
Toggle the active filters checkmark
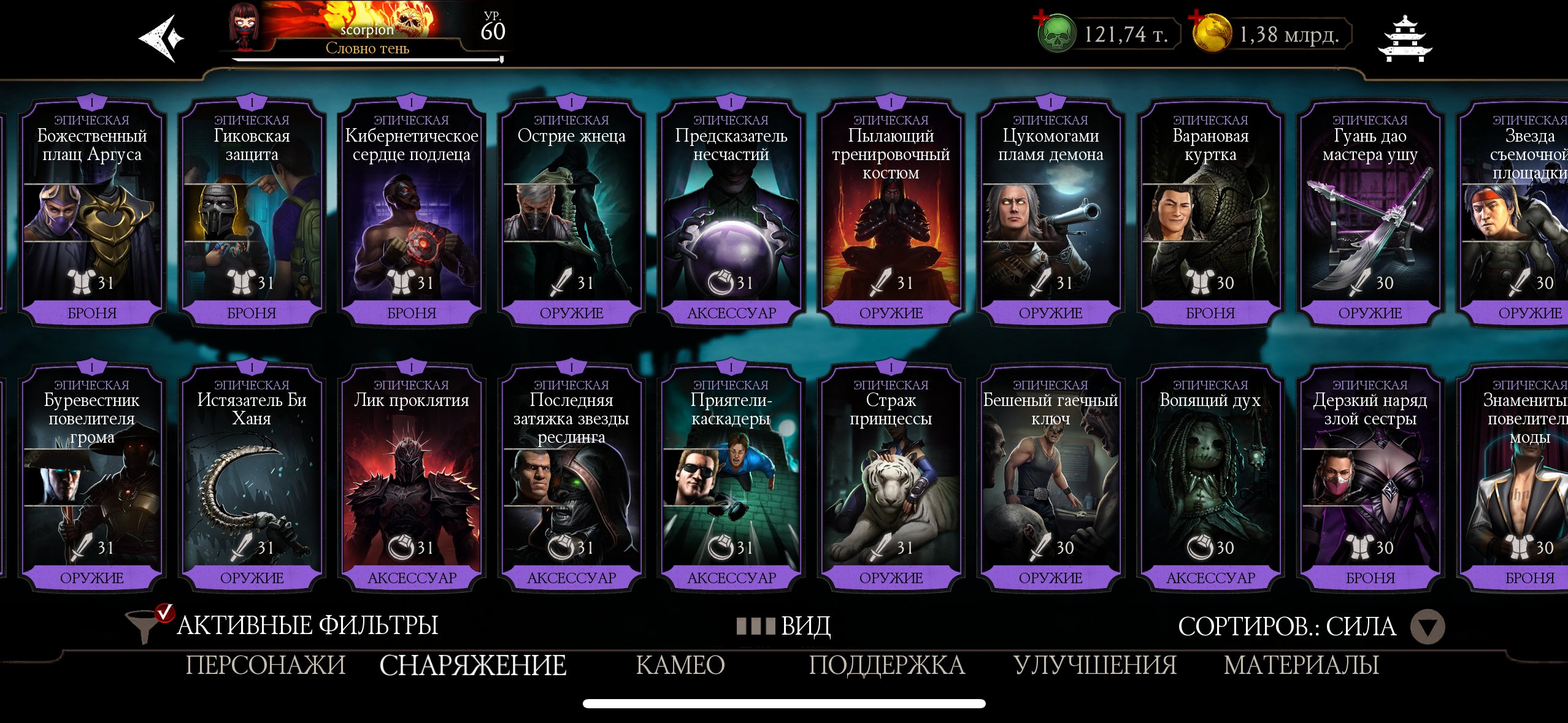tap(163, 612)
